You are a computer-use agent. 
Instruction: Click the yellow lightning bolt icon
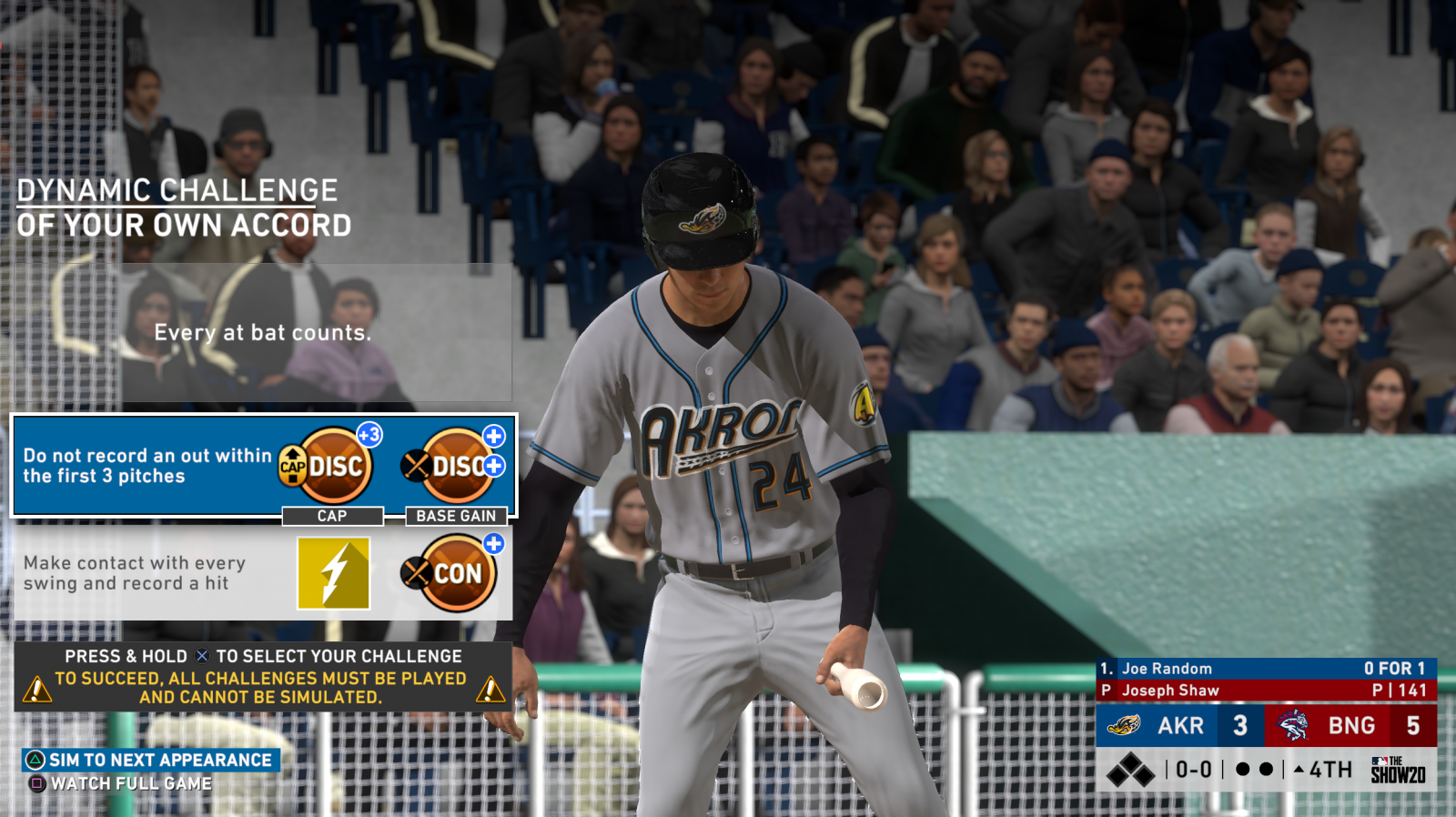tap(334, 573)
